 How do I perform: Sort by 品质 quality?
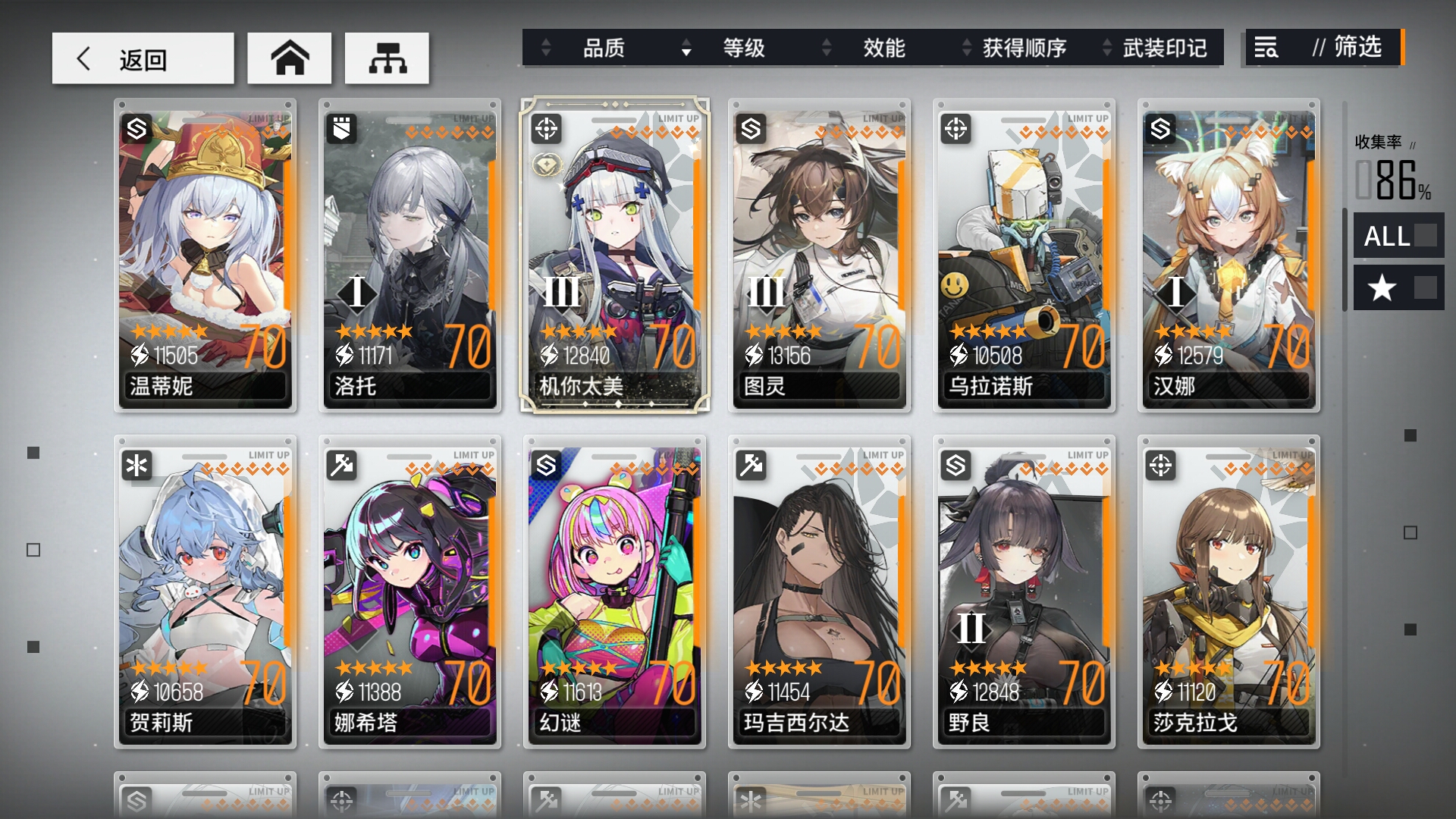point(603,48)
